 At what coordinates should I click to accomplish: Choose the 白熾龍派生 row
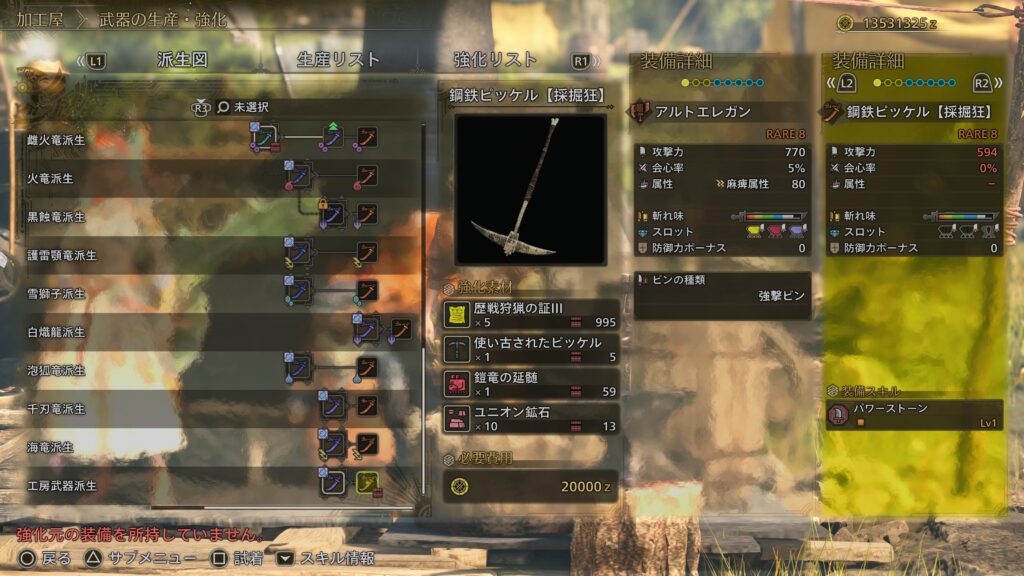(x=57, y=332)
